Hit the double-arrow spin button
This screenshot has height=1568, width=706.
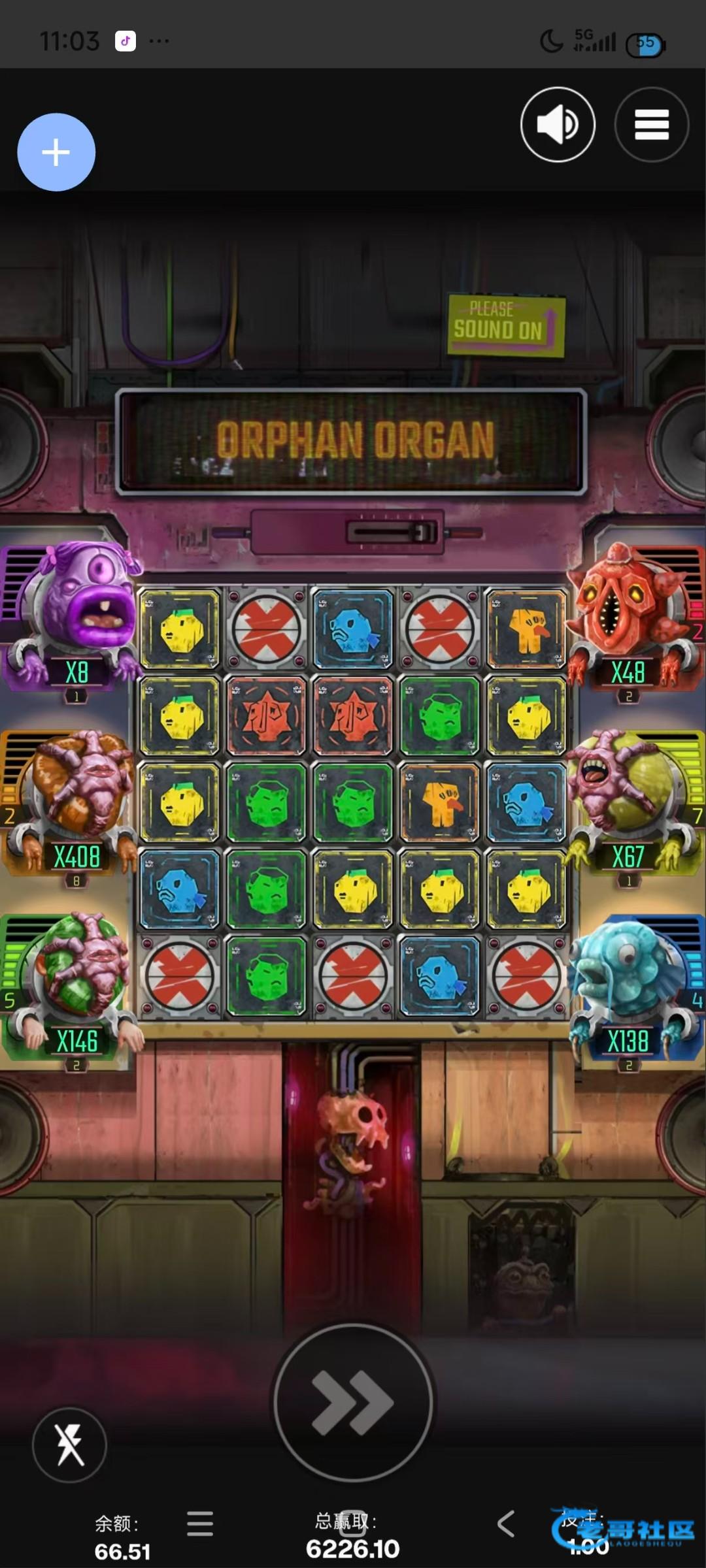pyautogui.click(x=353, y=1402)
